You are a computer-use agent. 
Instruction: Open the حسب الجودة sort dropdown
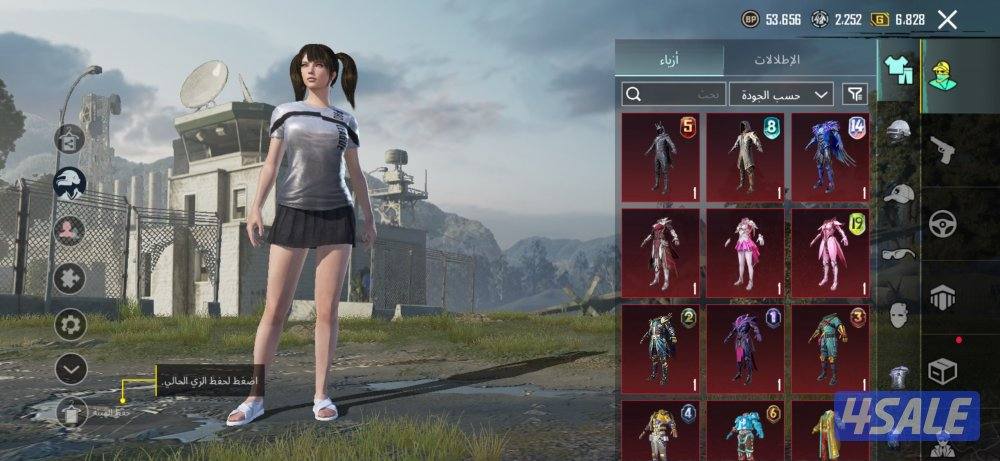pyautogui.click(x=781, y=94)
